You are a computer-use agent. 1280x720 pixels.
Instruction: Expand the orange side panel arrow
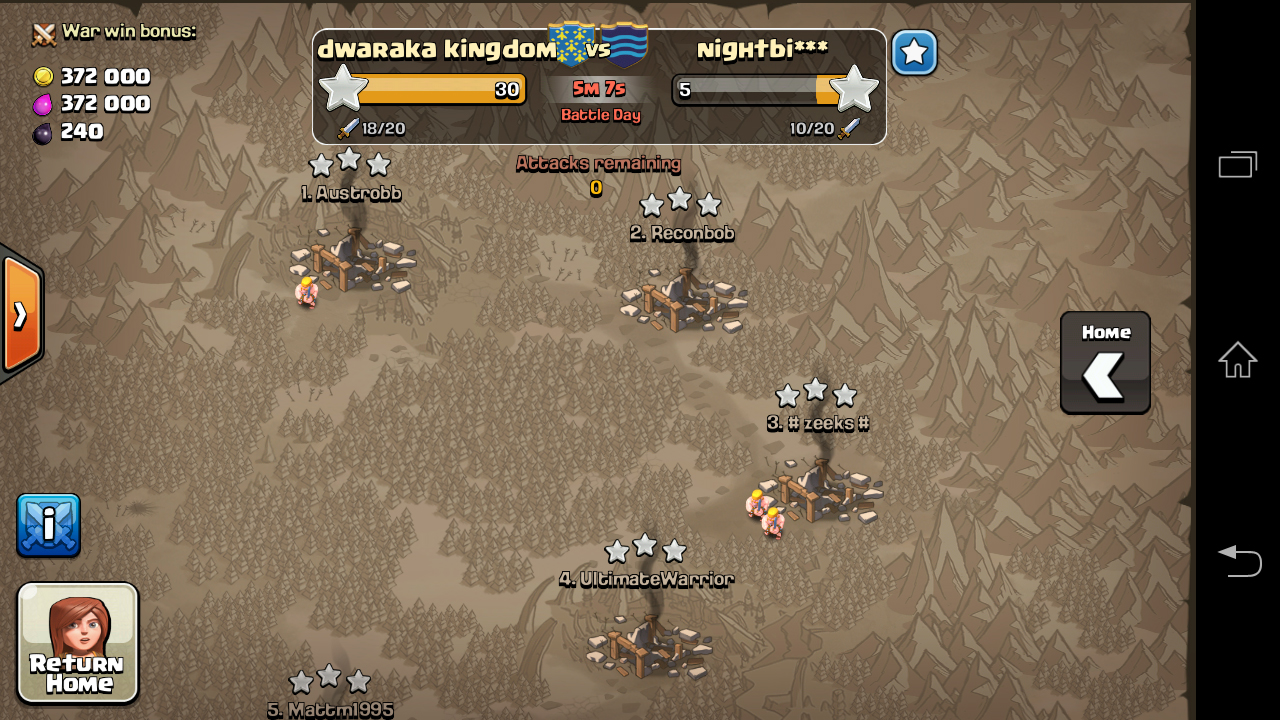point(18,315)
